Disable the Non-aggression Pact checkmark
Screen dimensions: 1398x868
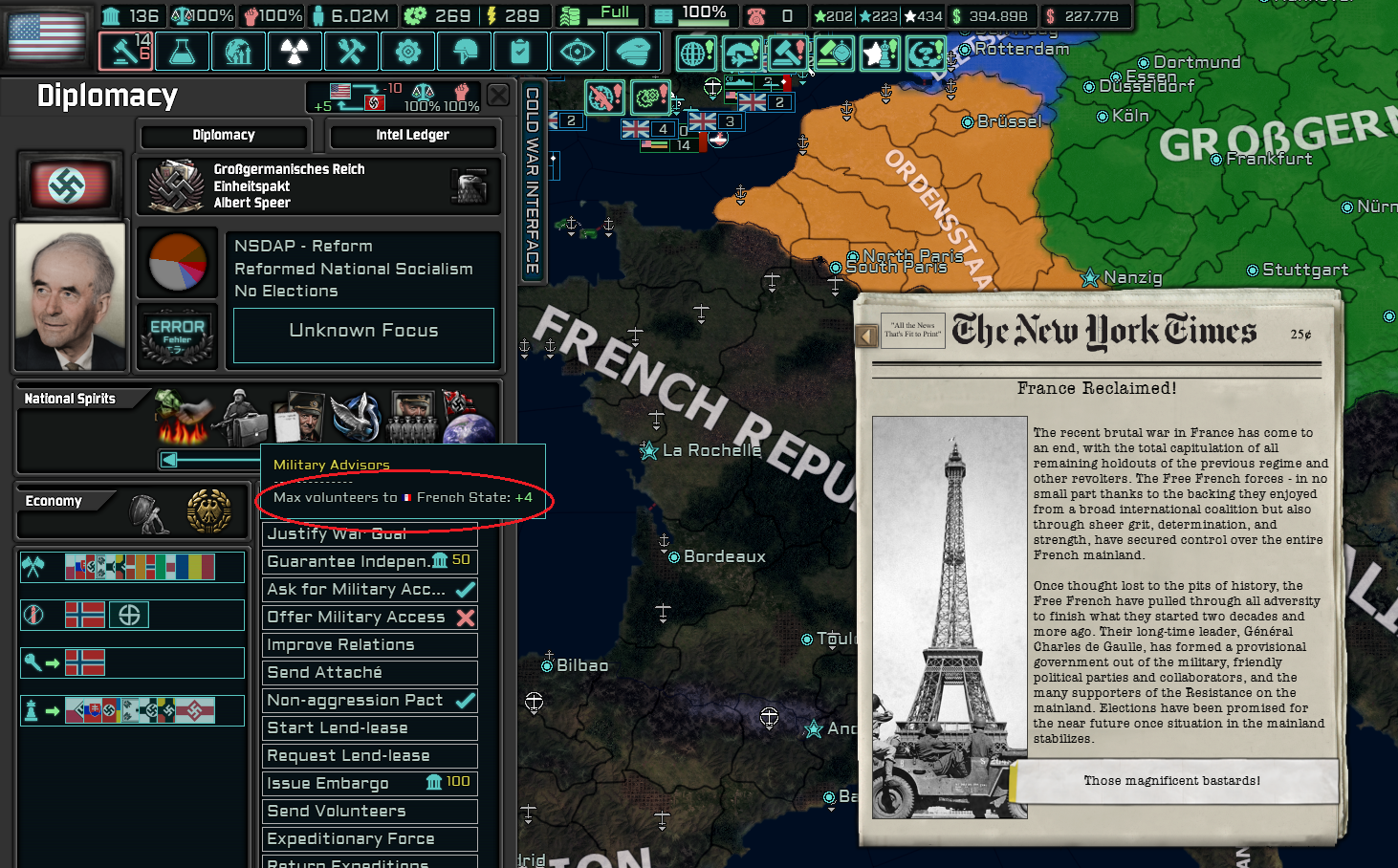pyautogui.click(x=469, y=700)
